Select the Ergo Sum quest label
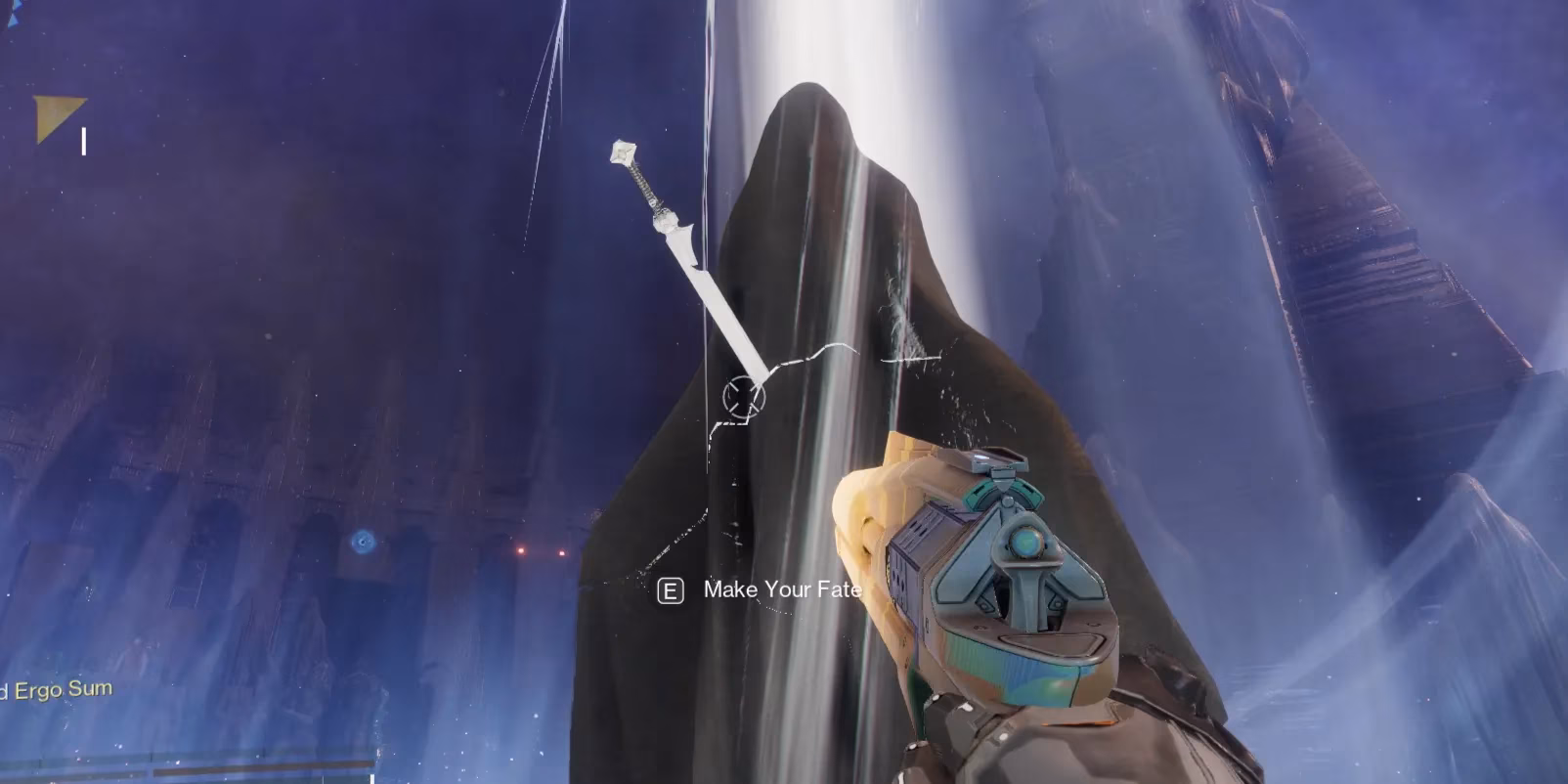This screenshot has width=1568, height=784. click(x=59, y=689)
